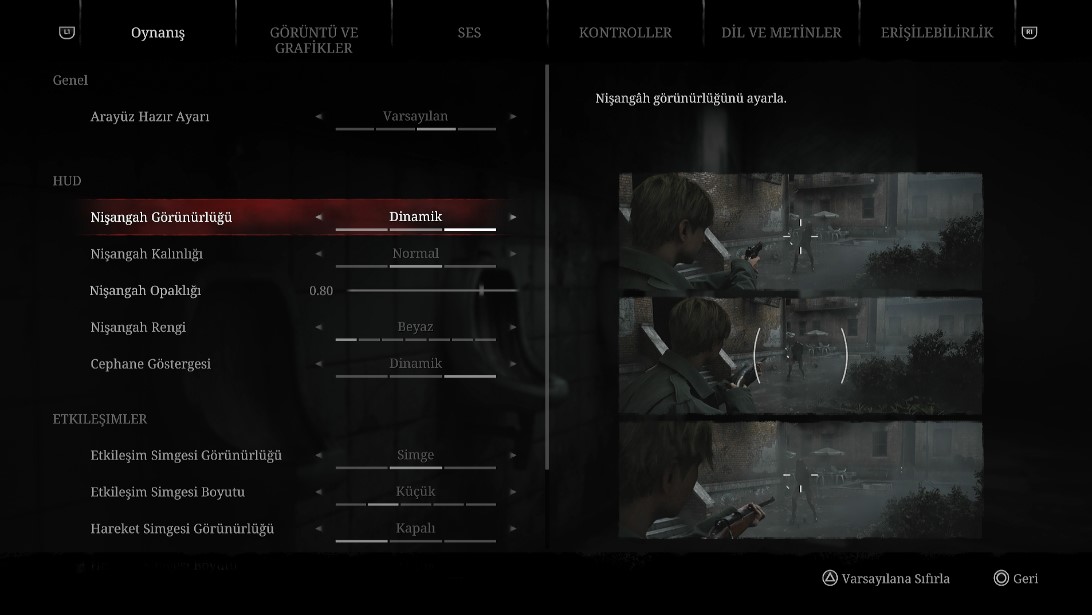This screenshot has width=1092, height=615.
Task: Click left arrow of Nişangah Görünürlüğü
Action: coord(319,217)
